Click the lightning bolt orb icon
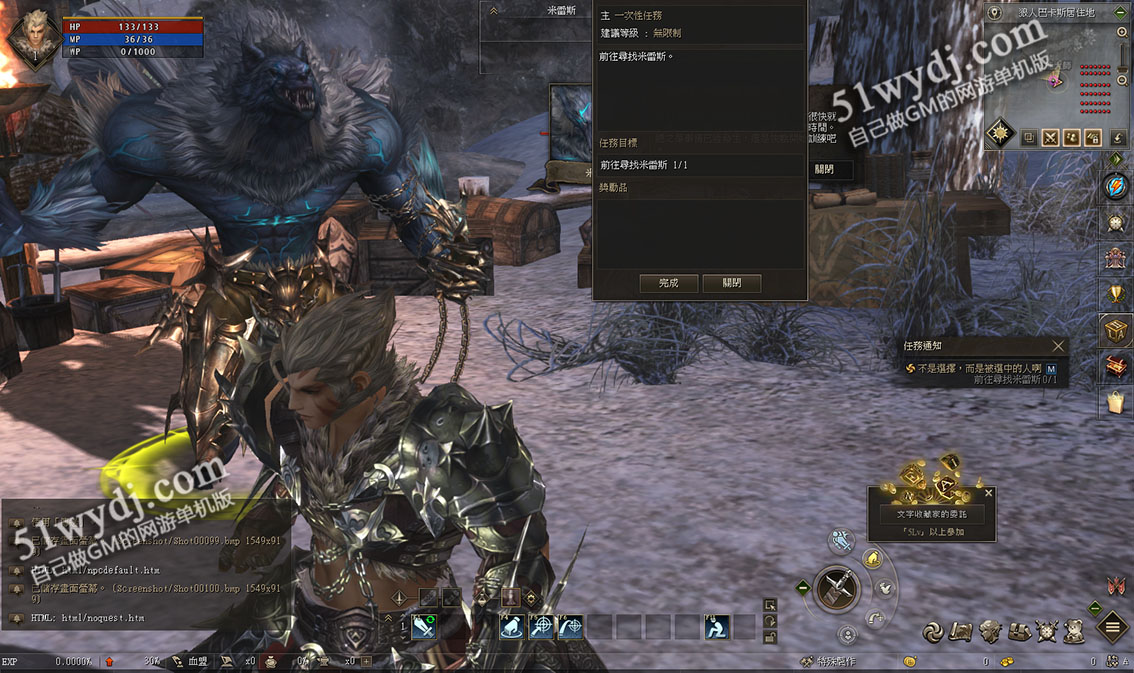The image size is (1134, 673). point(1115,186)
